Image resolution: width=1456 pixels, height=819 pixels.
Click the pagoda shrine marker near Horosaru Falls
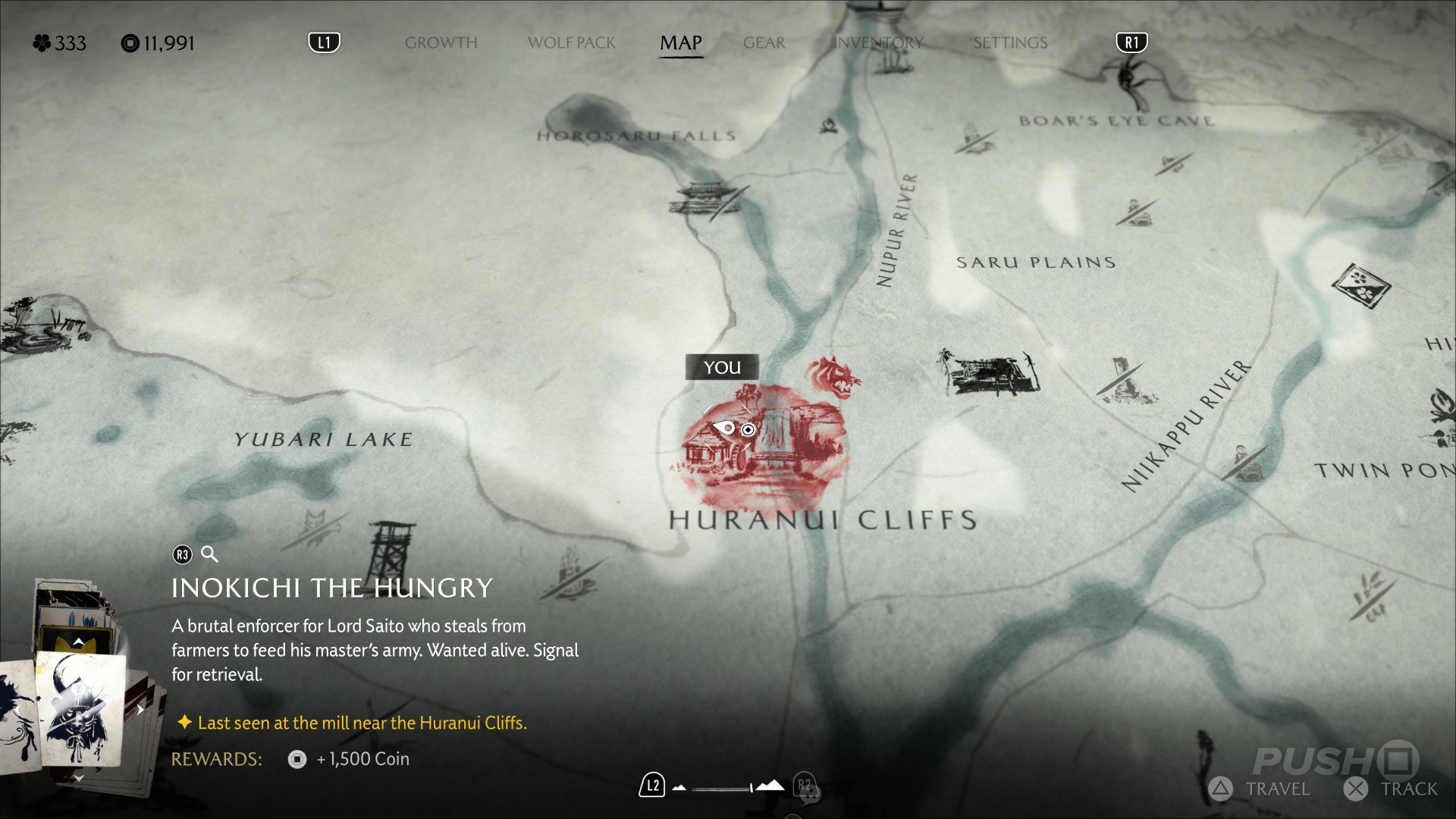(x=703, y=199)
